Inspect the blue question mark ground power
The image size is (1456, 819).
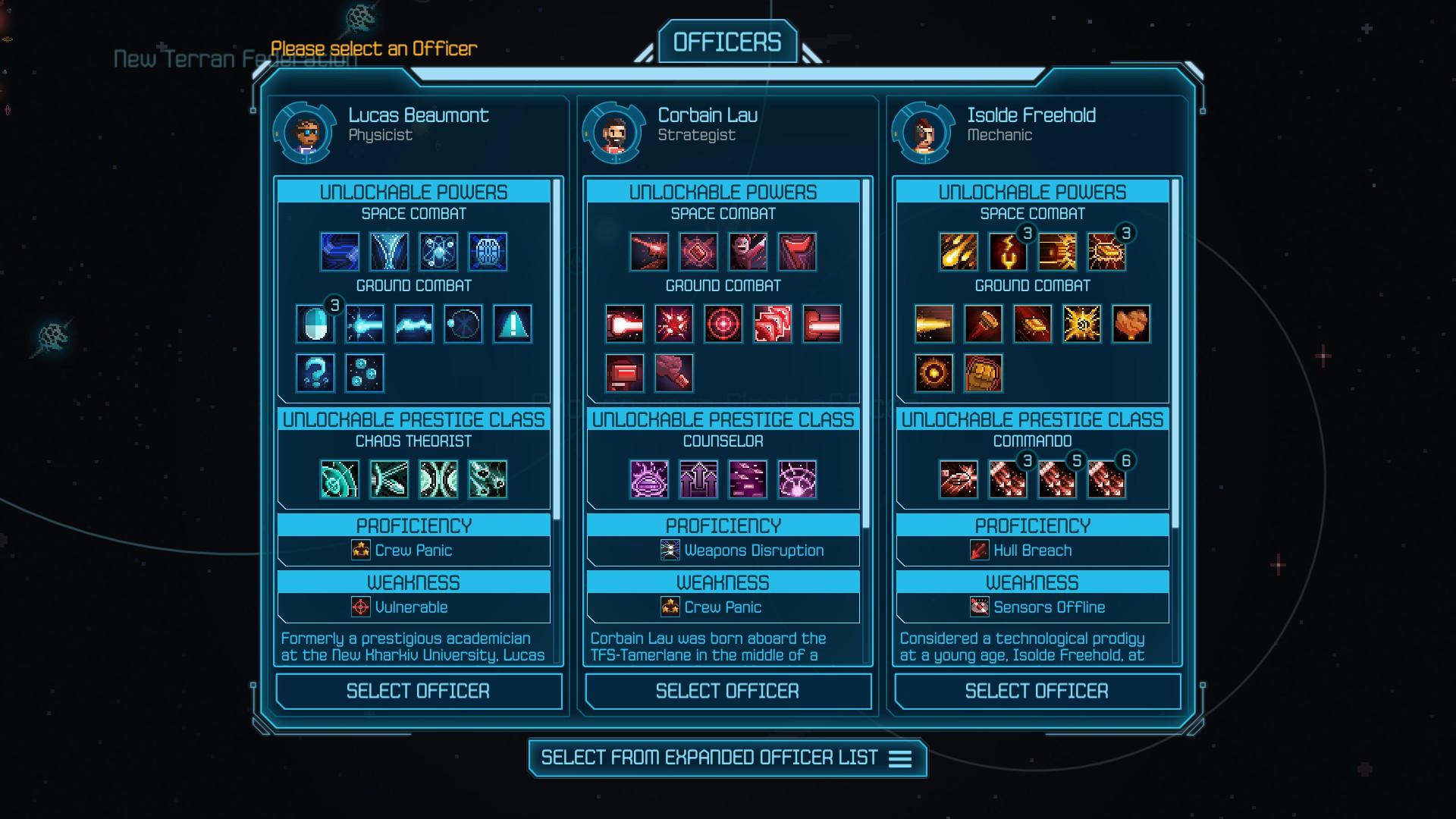click(x=315, y=373)
